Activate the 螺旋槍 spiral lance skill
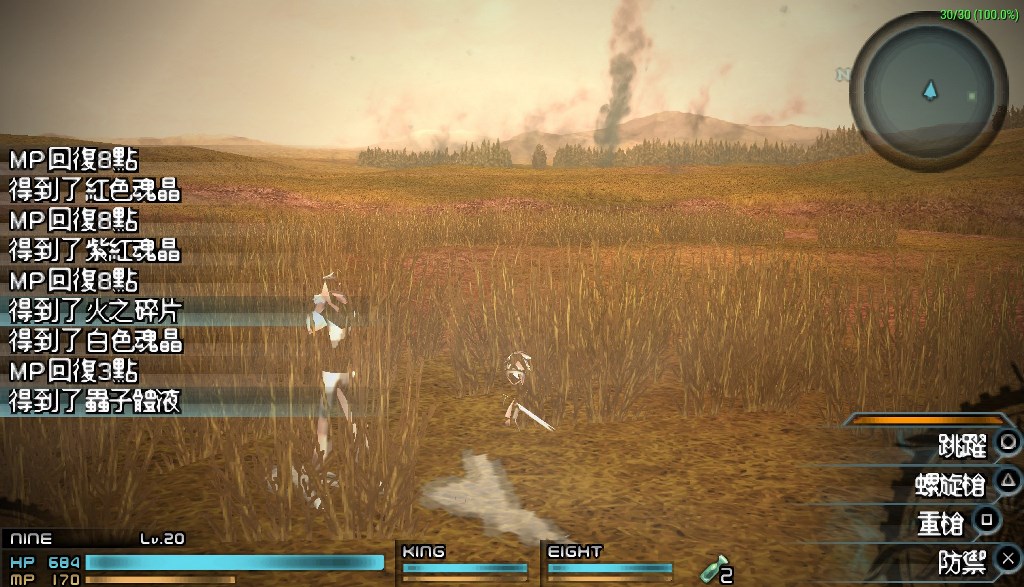Viewport: 1024px width, 587px height. click(950, 484)
